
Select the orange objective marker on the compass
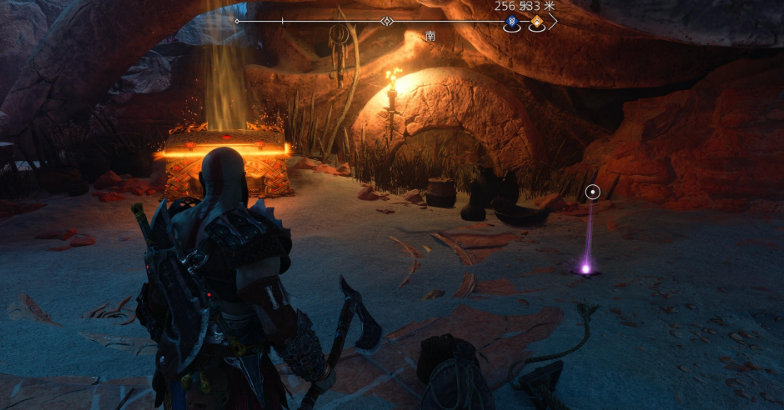click(x=537, y=21)
